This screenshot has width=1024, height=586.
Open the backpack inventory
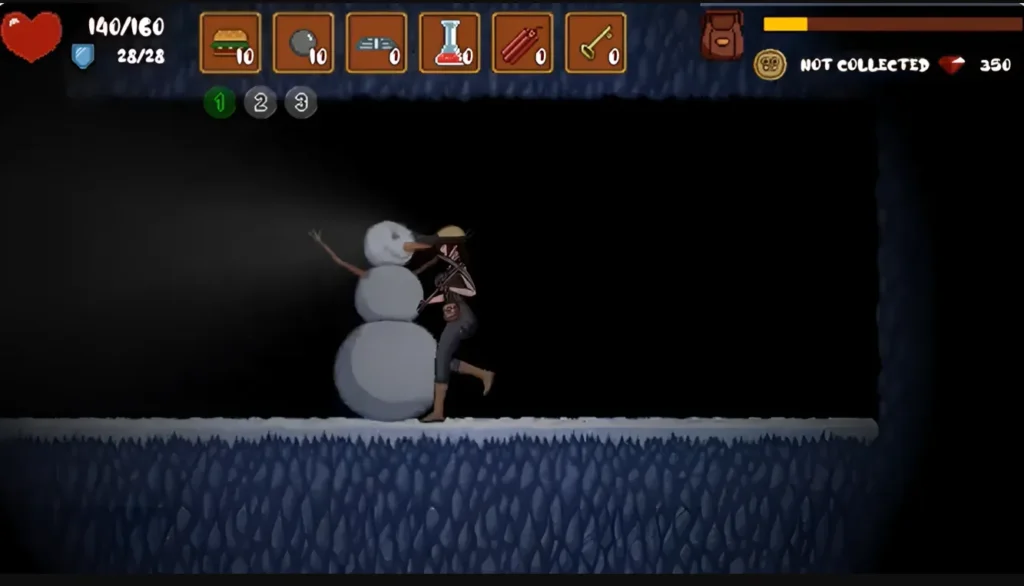click(x=722, y=35)
